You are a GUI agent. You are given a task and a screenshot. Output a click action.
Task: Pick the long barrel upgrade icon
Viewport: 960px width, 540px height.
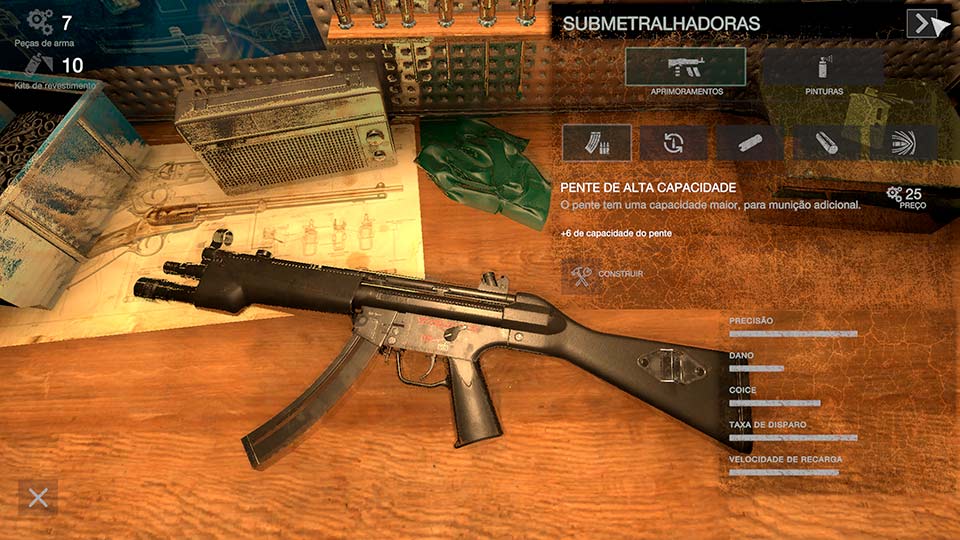[x=826, y=143]
